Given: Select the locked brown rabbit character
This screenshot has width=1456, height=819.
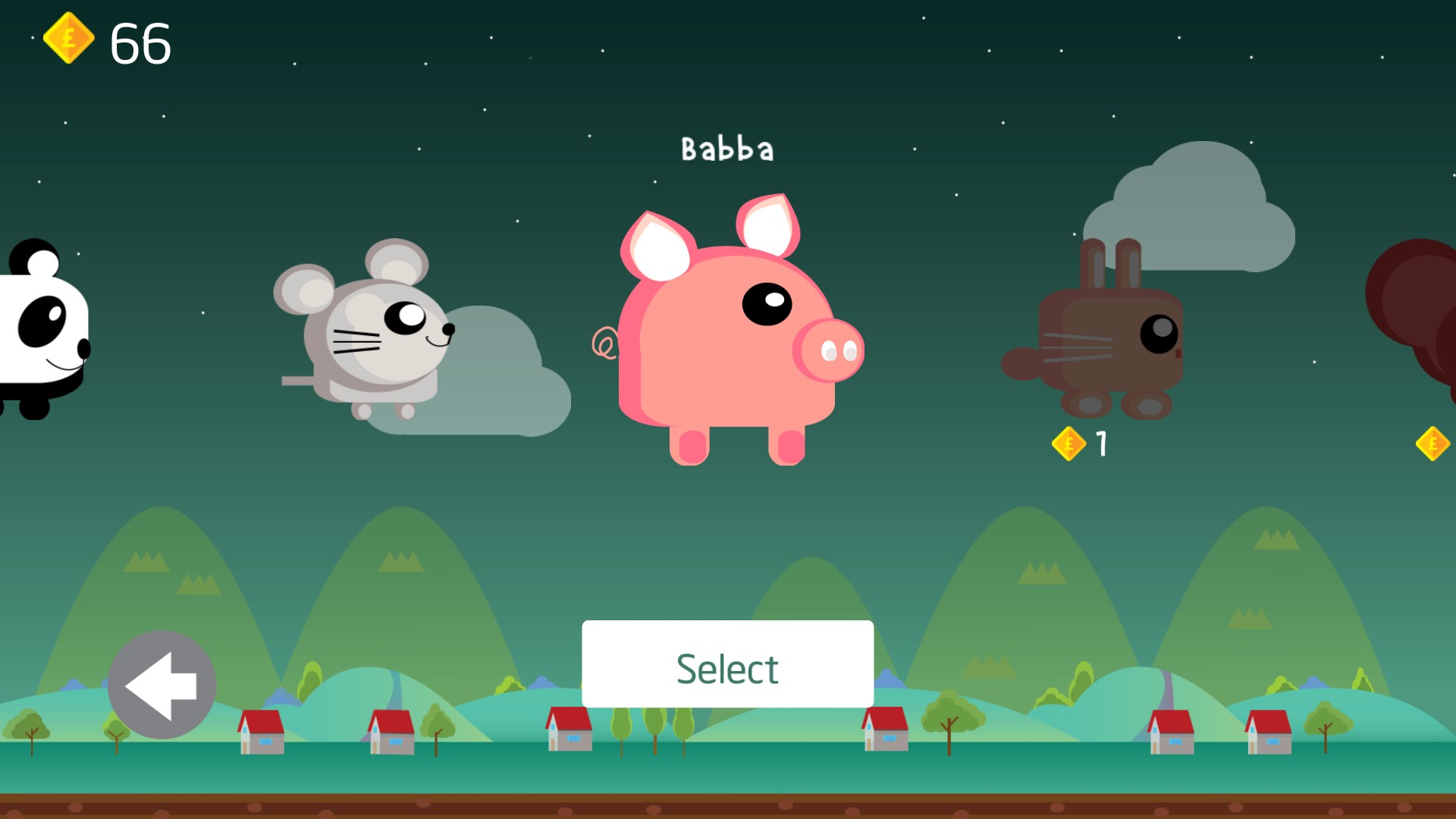Looking at the screenshot, I should (1102, 334).
